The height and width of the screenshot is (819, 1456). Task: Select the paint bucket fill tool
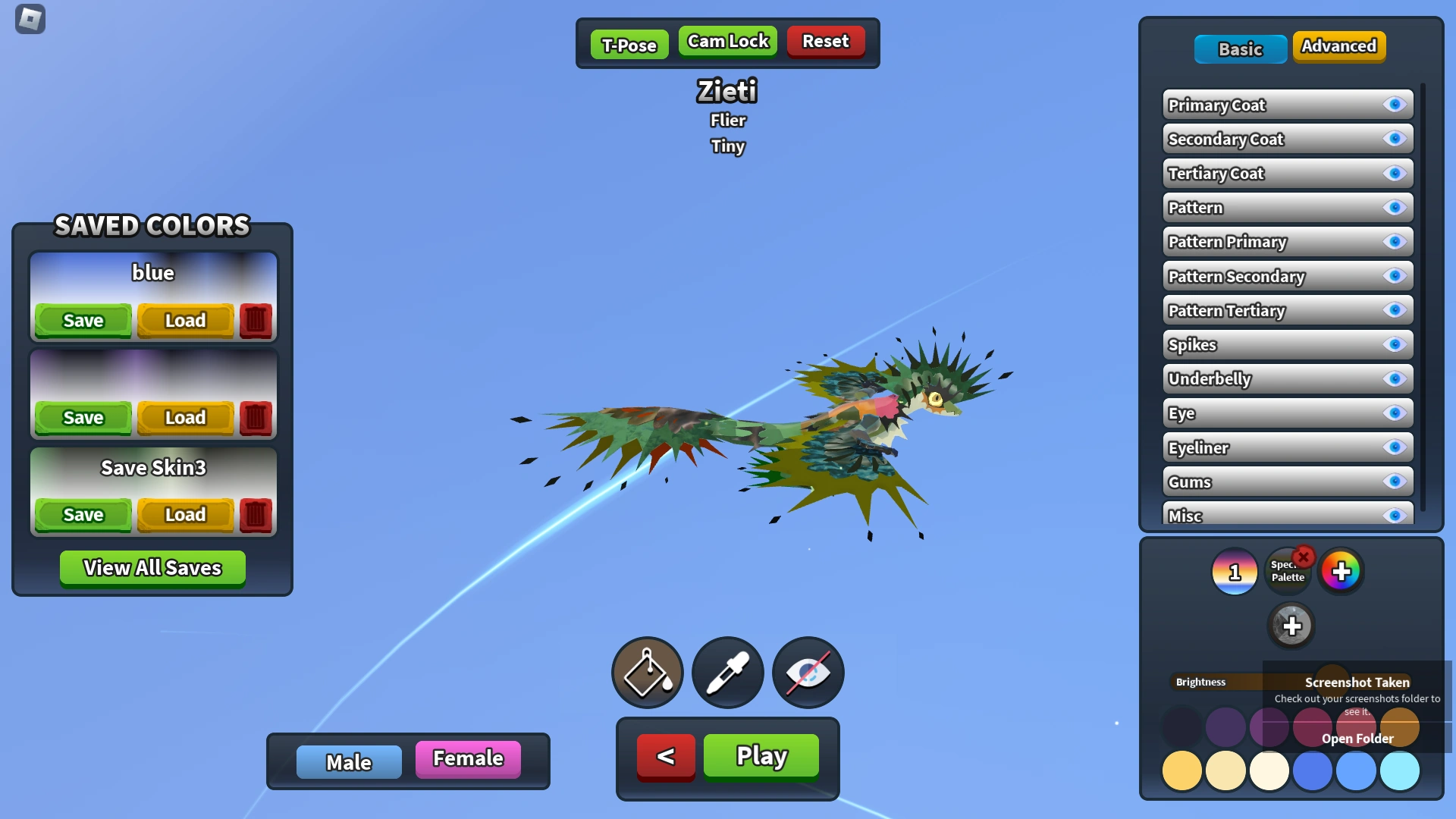(647, 673)
